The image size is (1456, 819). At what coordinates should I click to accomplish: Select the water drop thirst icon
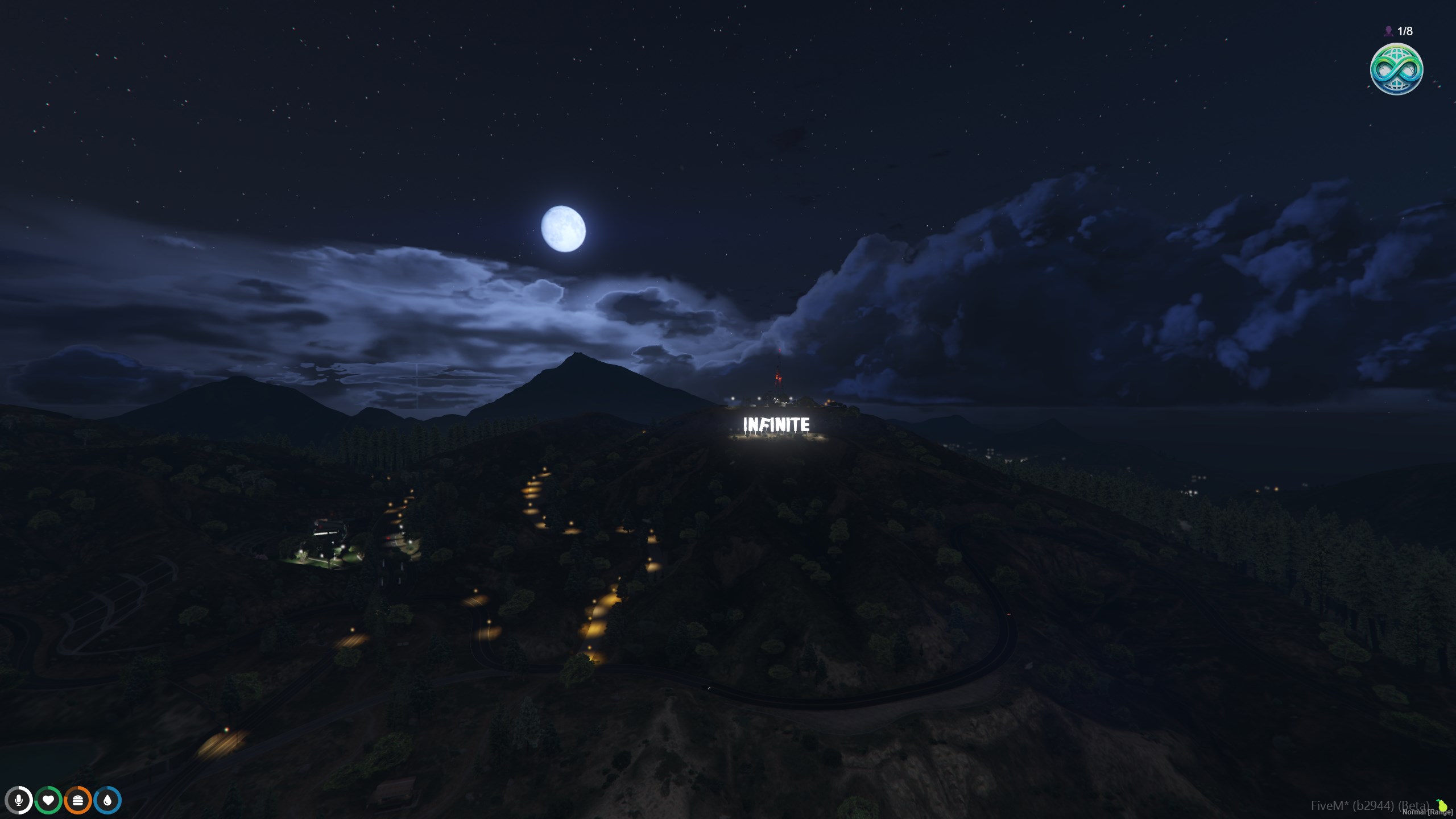(x=107, y=800)
